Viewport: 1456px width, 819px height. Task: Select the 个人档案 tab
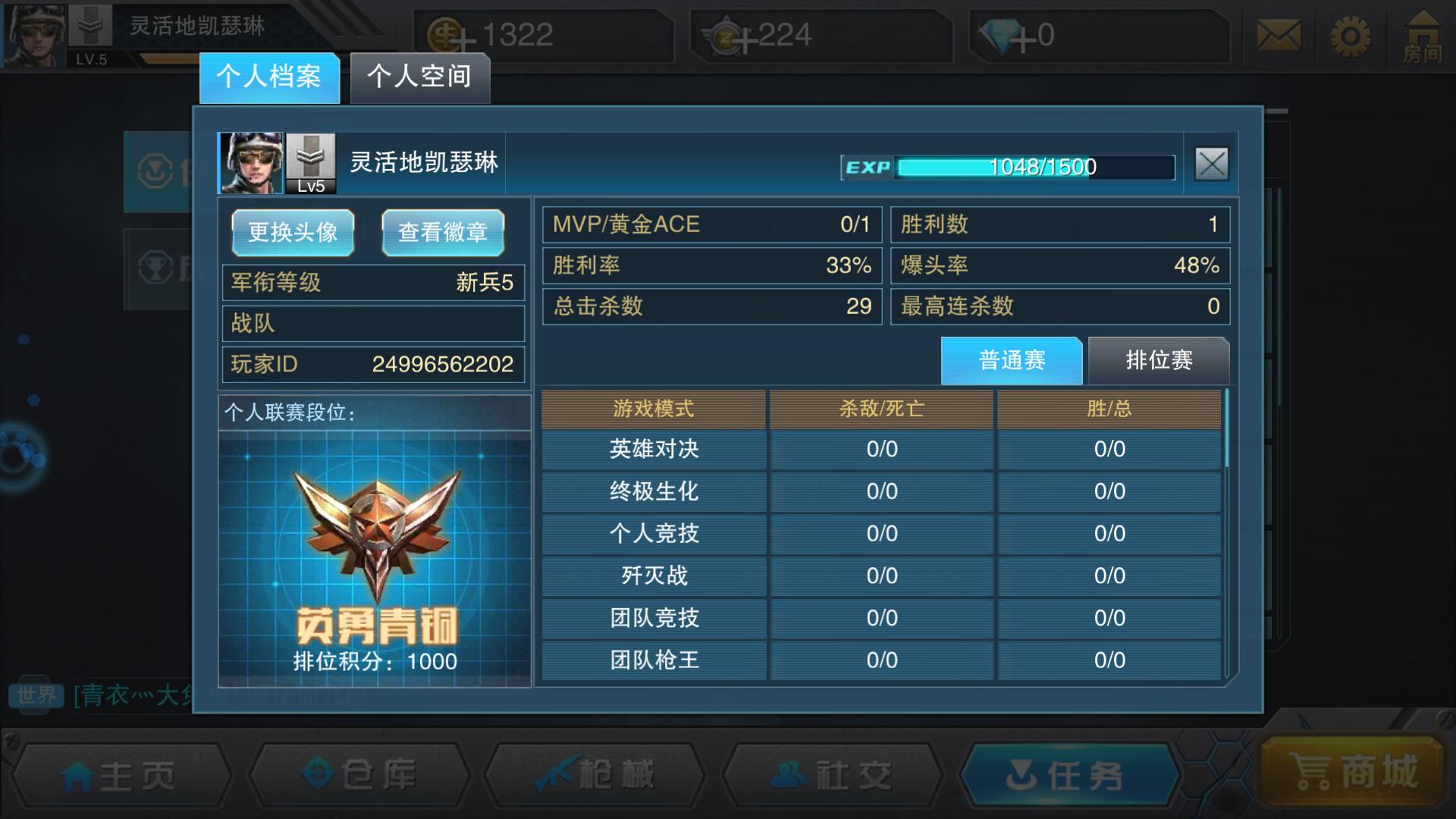(269, 76)
